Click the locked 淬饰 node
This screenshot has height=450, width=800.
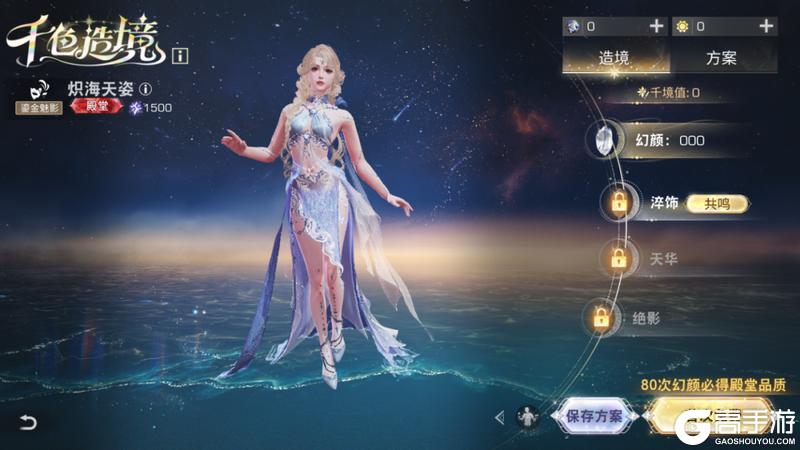click(x=619, y=203)
